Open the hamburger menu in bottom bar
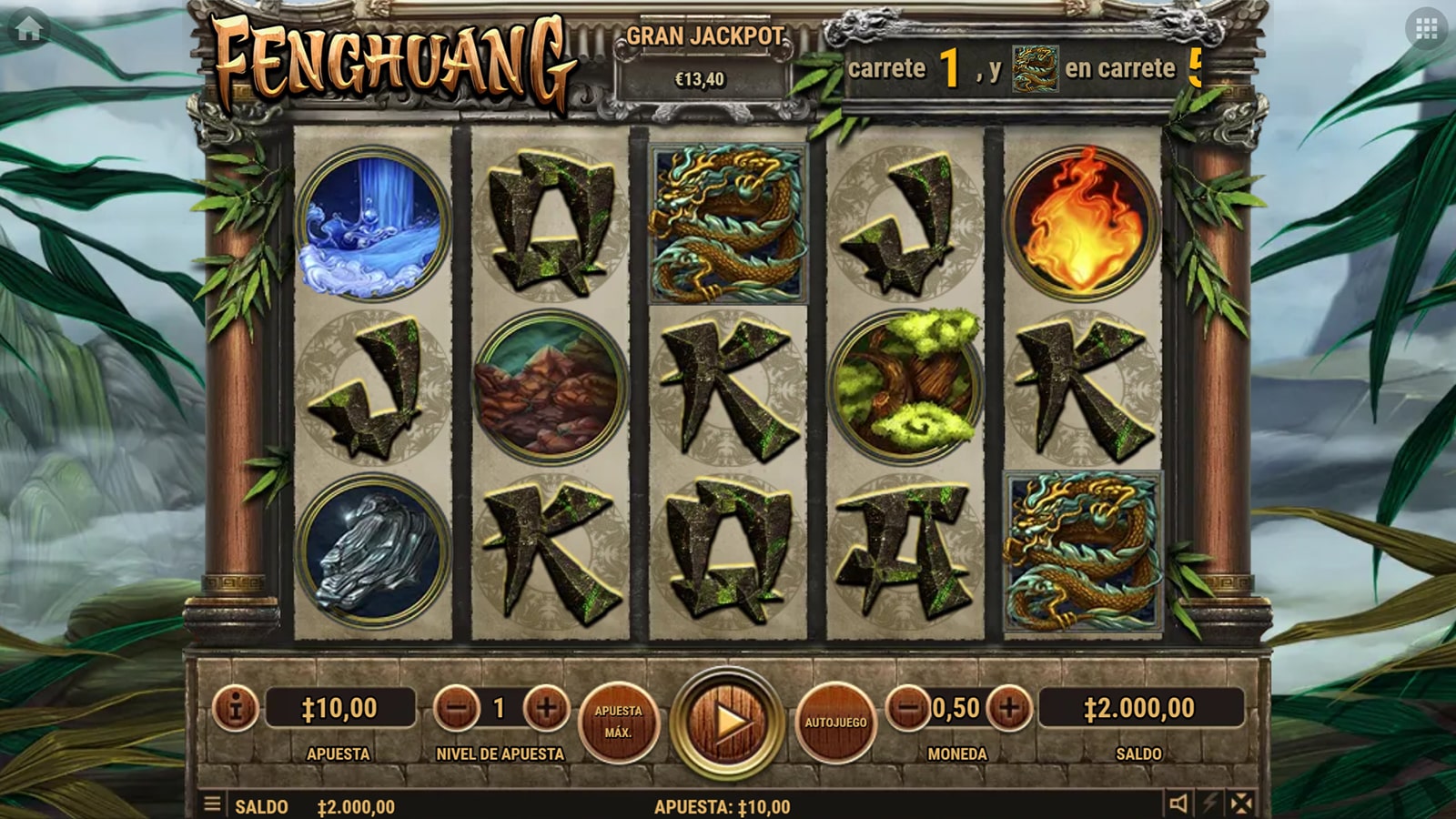The width and height of the screenshot is (1456, 819). tap(212, 804)
